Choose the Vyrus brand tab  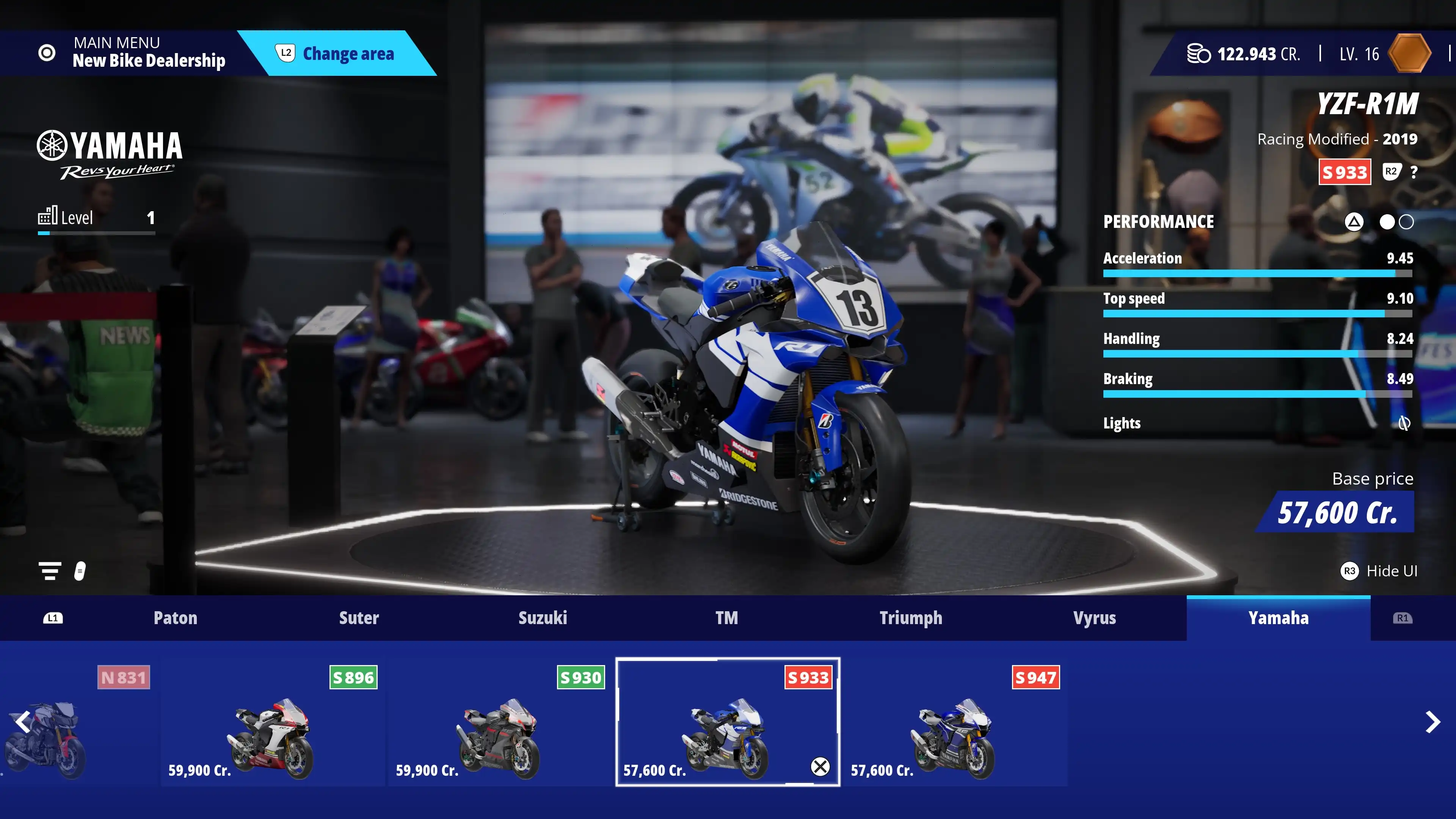1094,618
